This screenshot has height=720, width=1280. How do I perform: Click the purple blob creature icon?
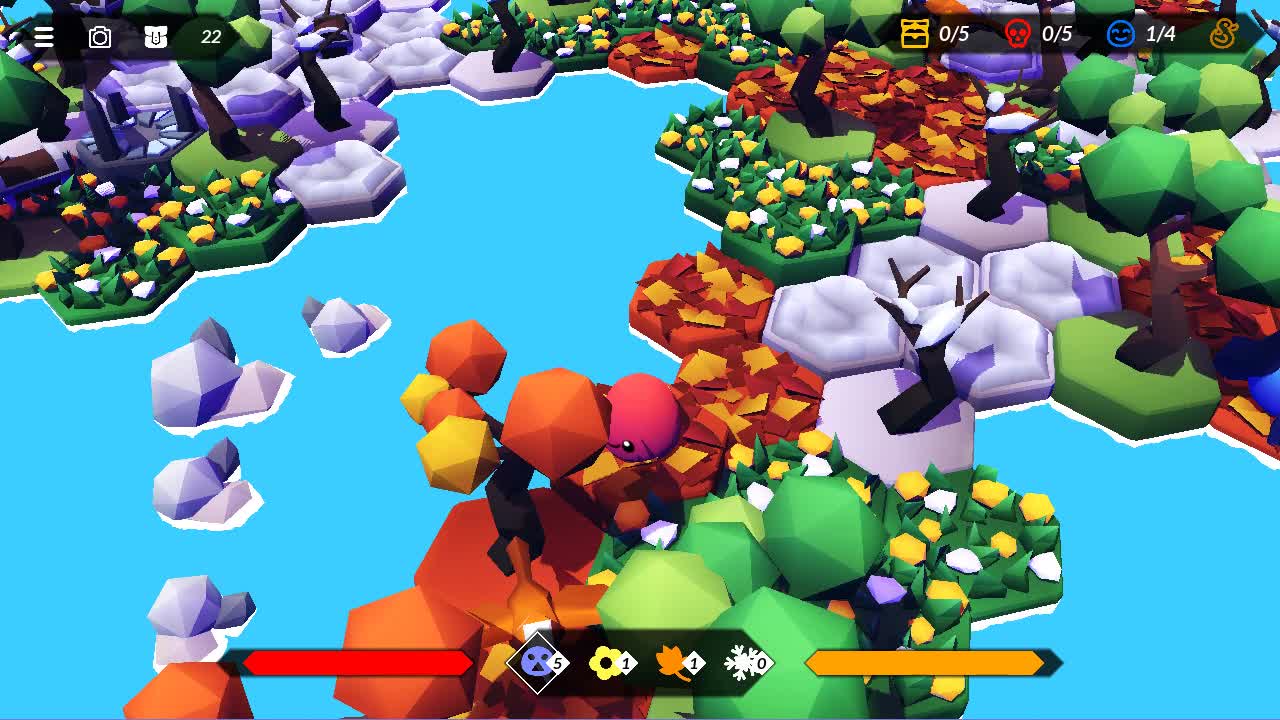click(x=535, y=662)
